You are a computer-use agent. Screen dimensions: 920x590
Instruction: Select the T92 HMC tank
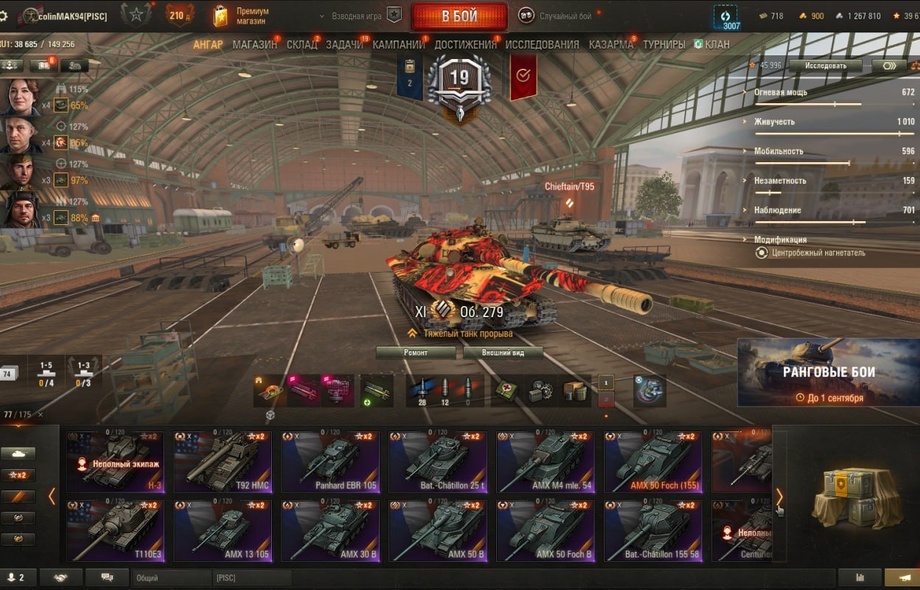(x=222, y=462)
